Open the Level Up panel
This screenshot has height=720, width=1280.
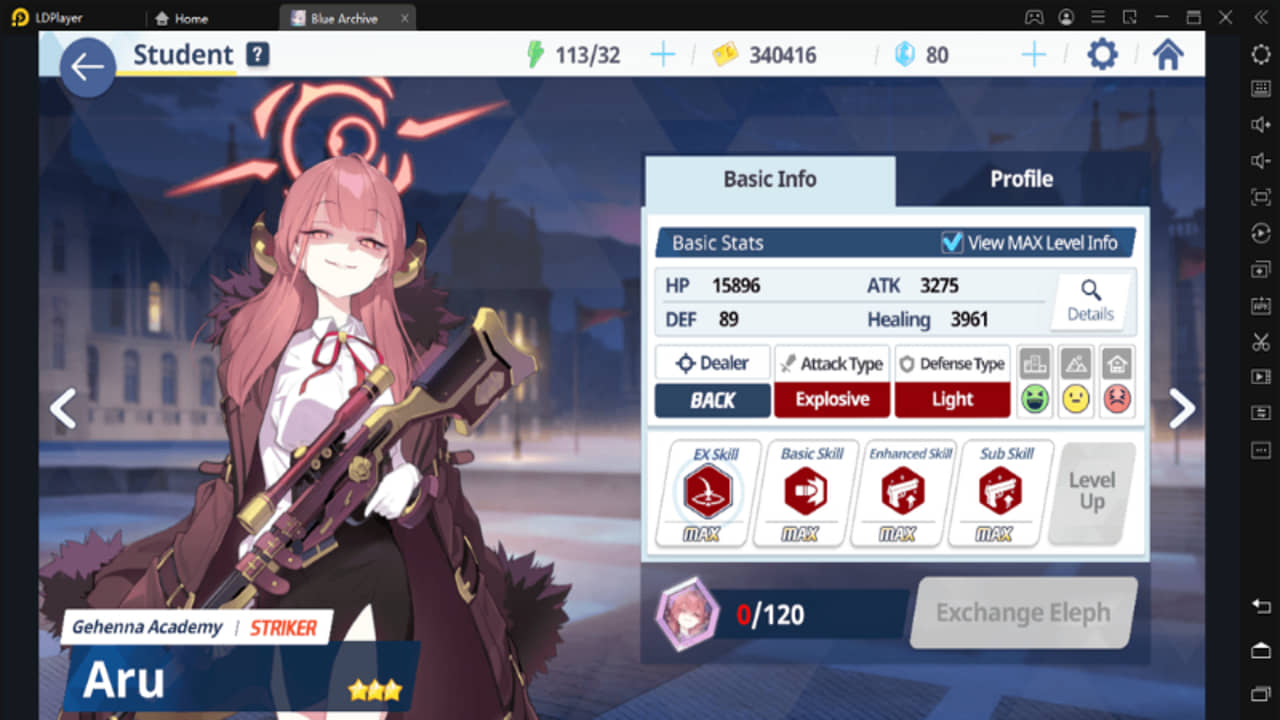(1090, 490)
